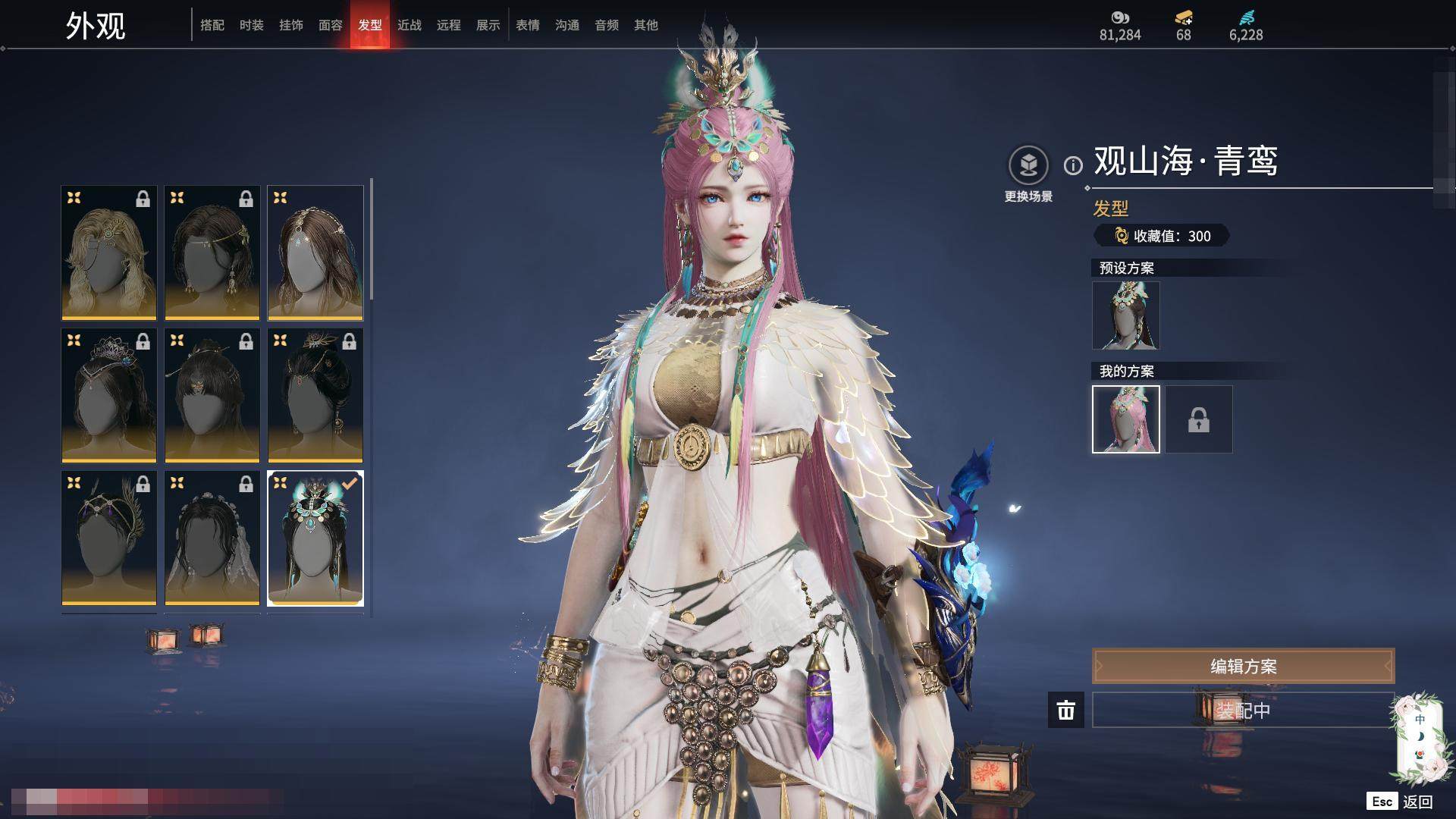Open the info icon beside 观山海·青鸾

coord(1073,165)
